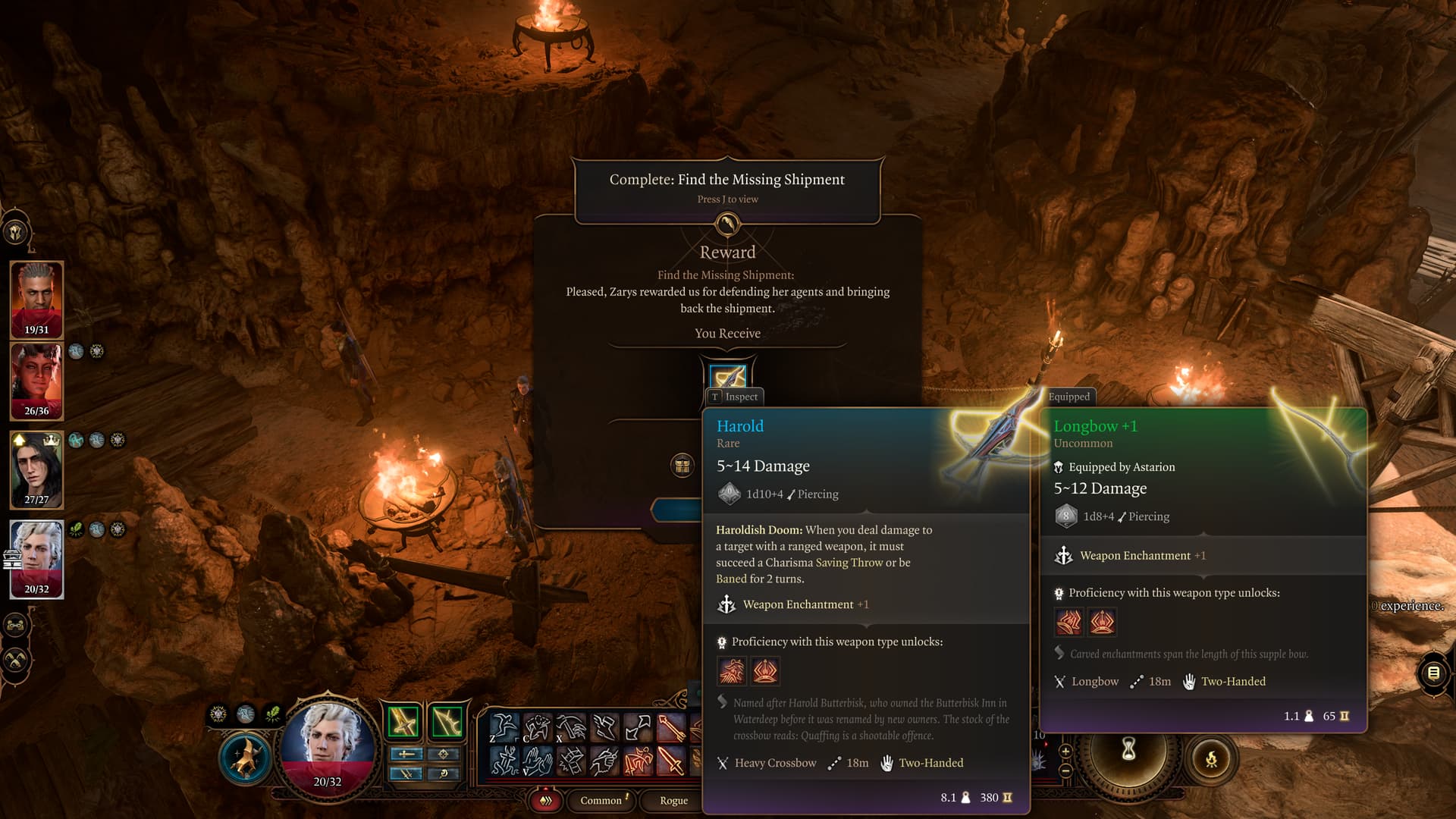Open the golden helmet character class icon
Viewport: 1456px width, 819px height.
point(16,232)
